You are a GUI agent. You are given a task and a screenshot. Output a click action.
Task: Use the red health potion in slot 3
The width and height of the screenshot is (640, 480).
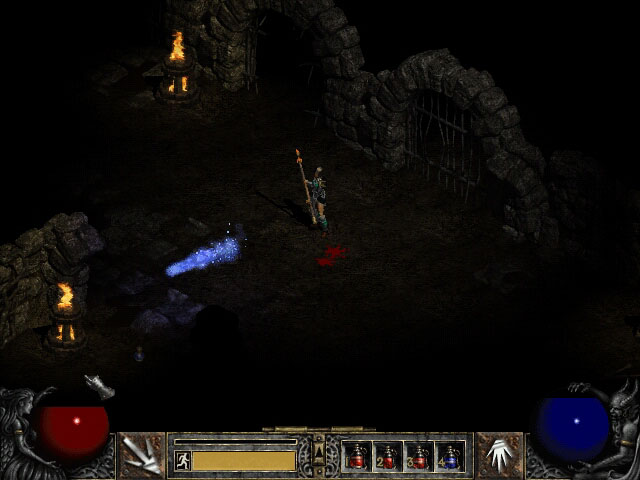point(419,457)
